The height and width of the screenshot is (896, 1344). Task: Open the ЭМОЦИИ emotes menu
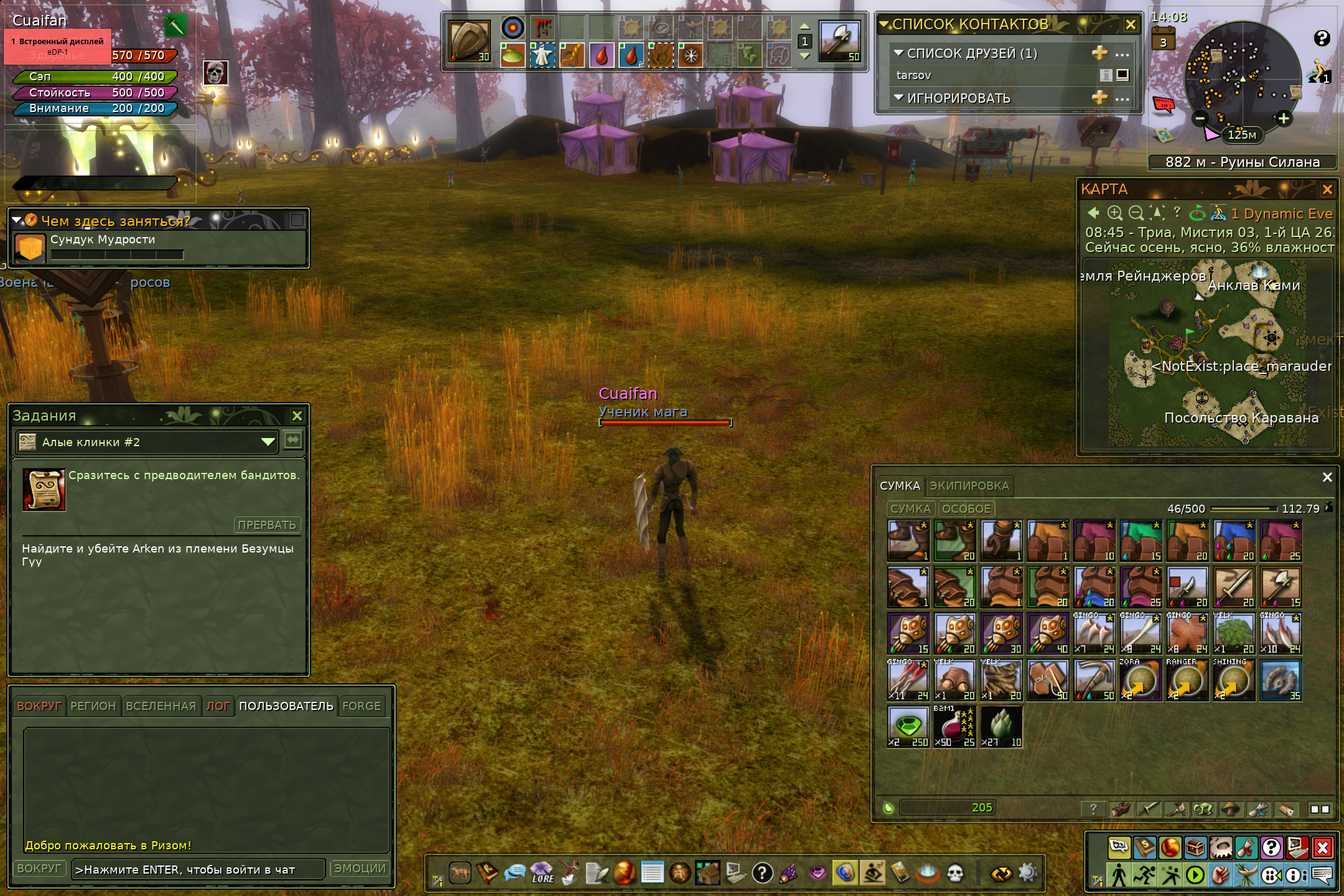click(360, 869)
